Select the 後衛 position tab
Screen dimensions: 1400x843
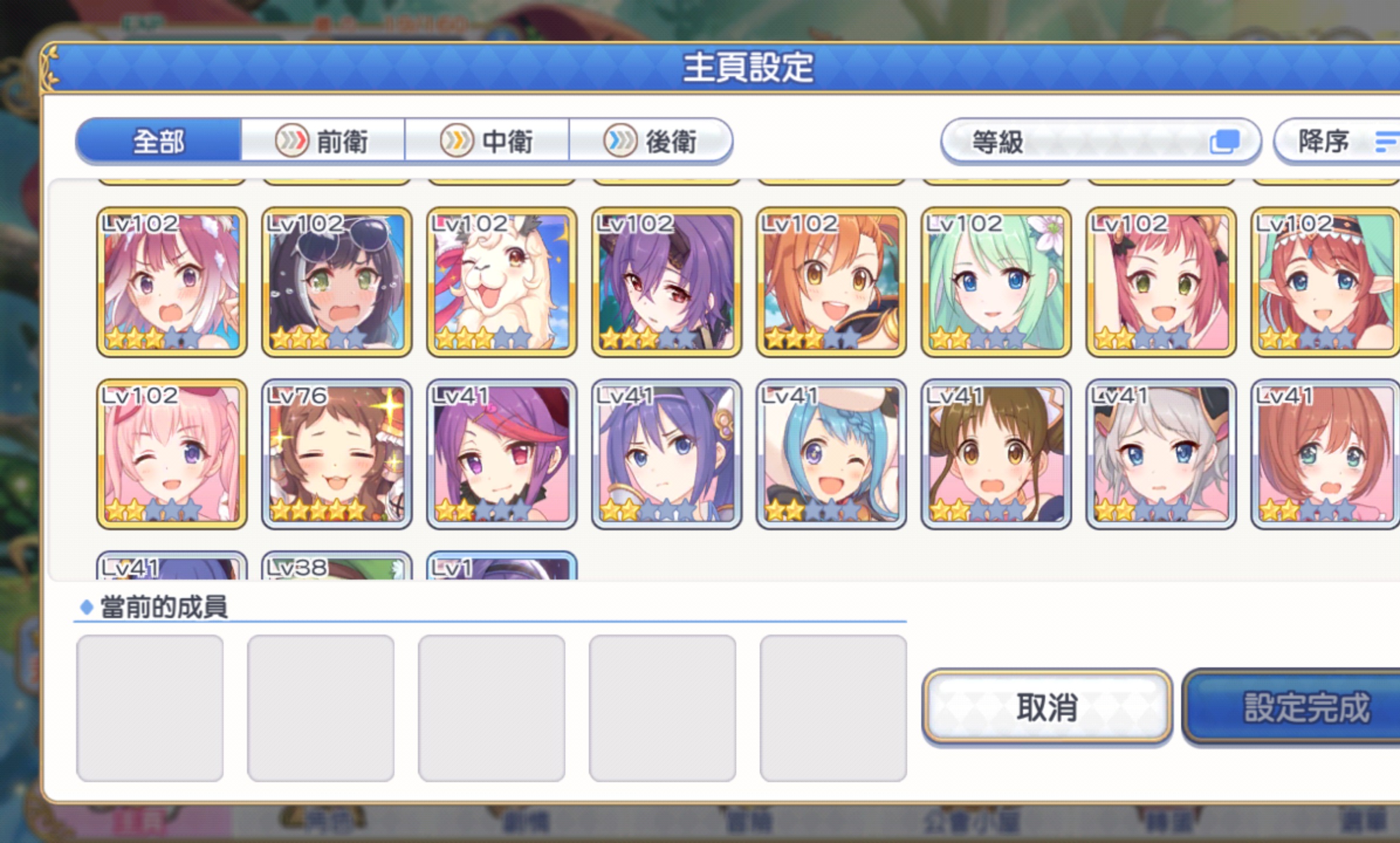650,141
